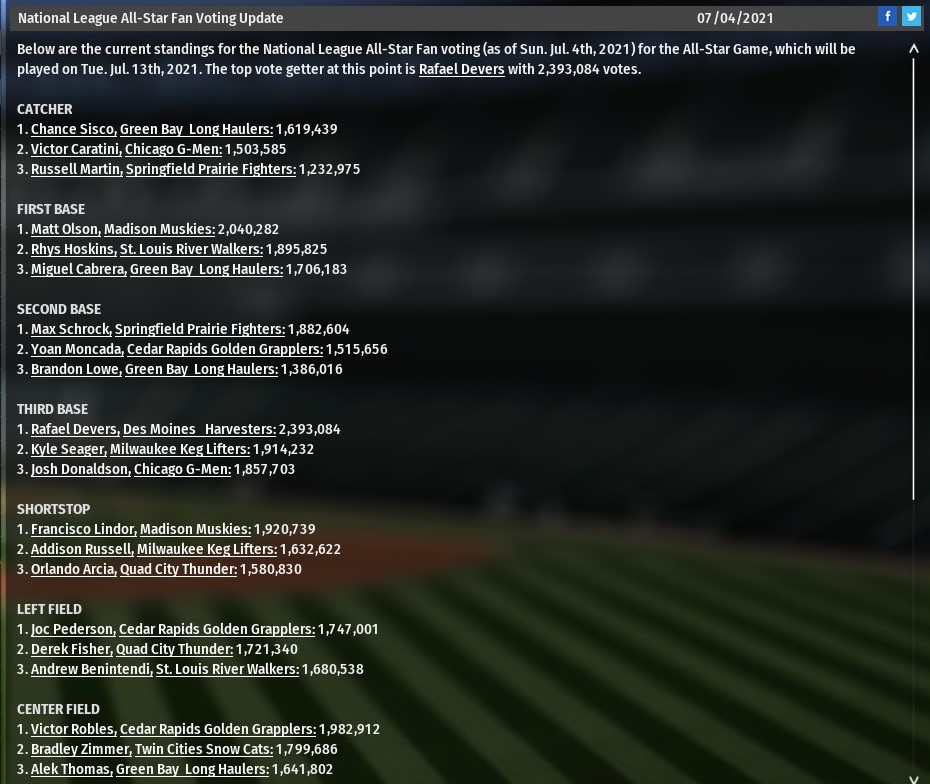
Task: Click Miguel Cabrera's name
Action: click(78, 269)
